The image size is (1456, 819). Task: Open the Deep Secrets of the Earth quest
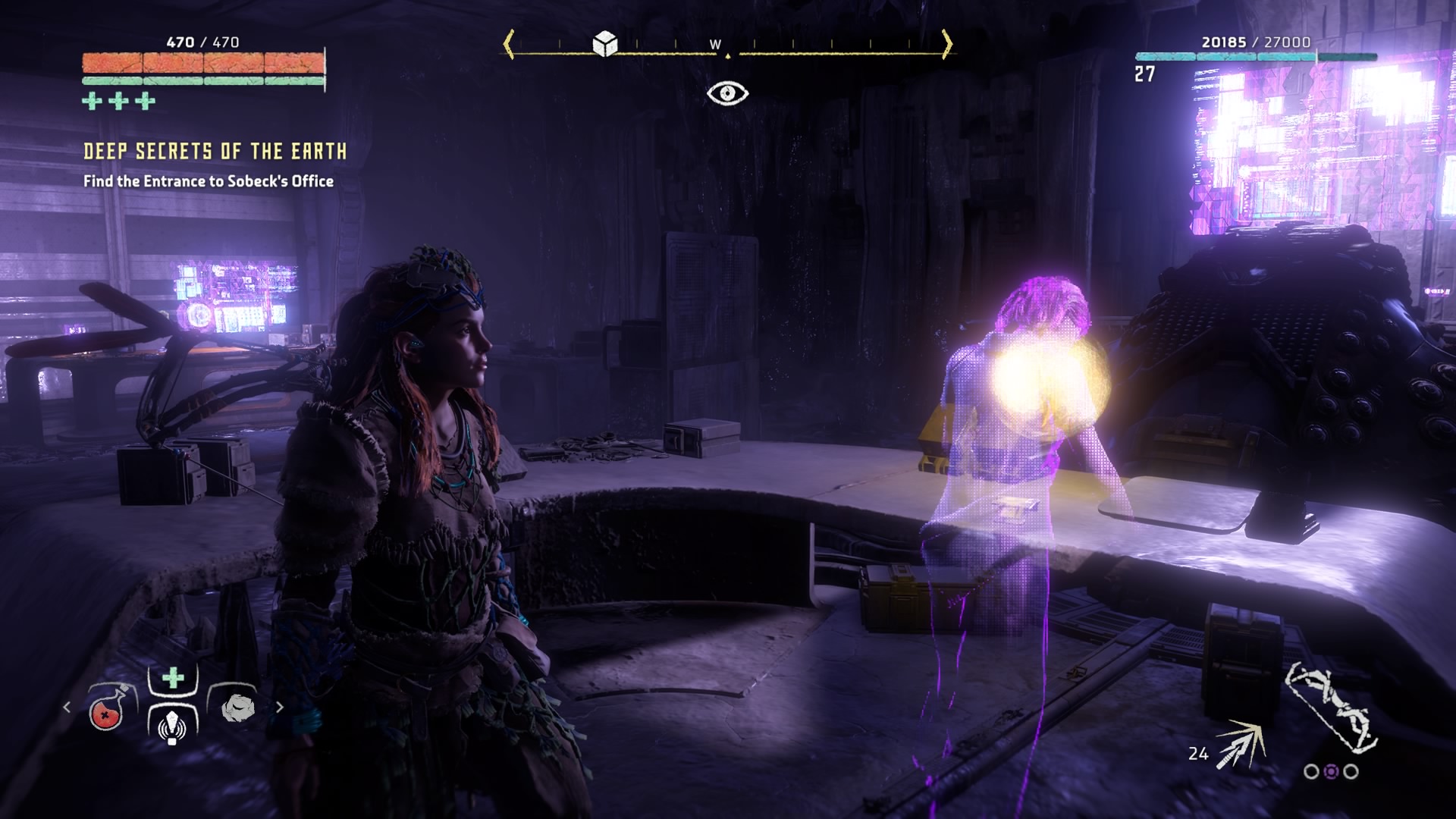coord(215,152)
